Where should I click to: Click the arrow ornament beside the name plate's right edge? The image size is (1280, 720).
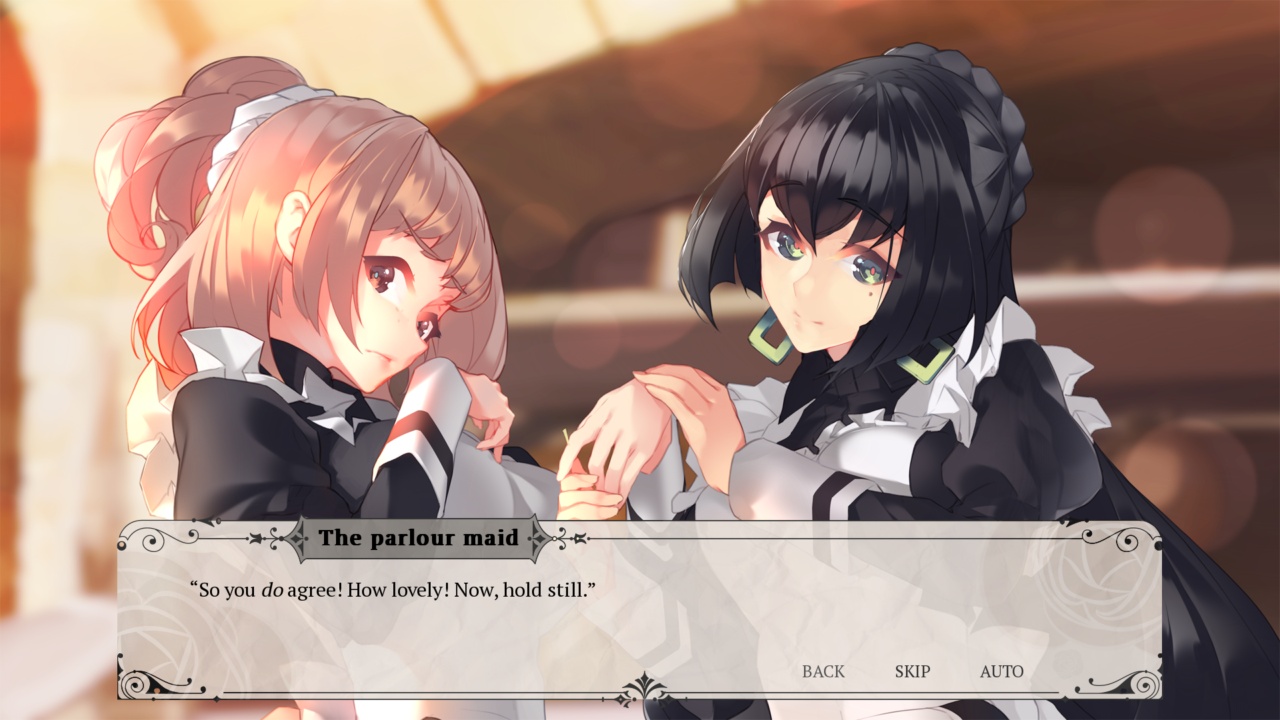578,538
